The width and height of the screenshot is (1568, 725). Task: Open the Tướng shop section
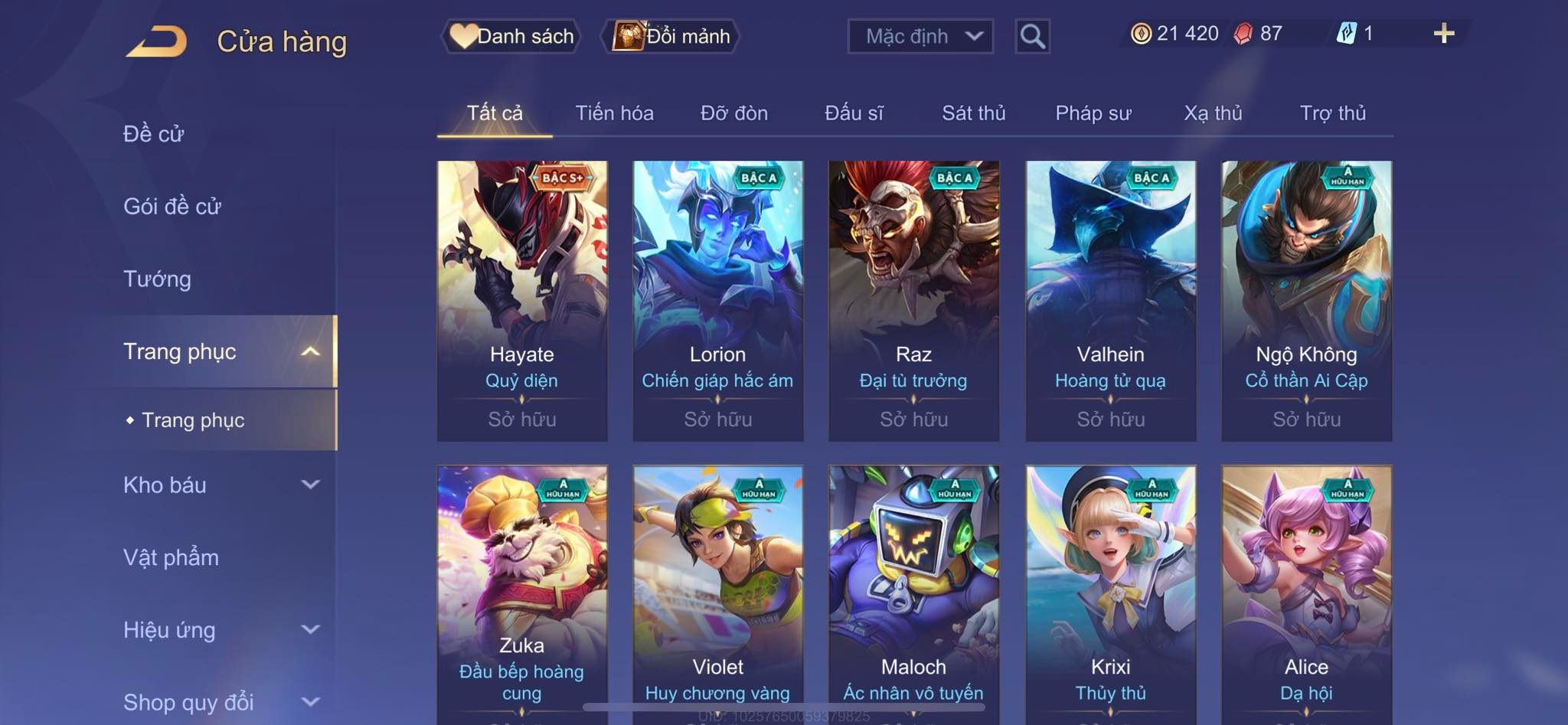(158, 279)
